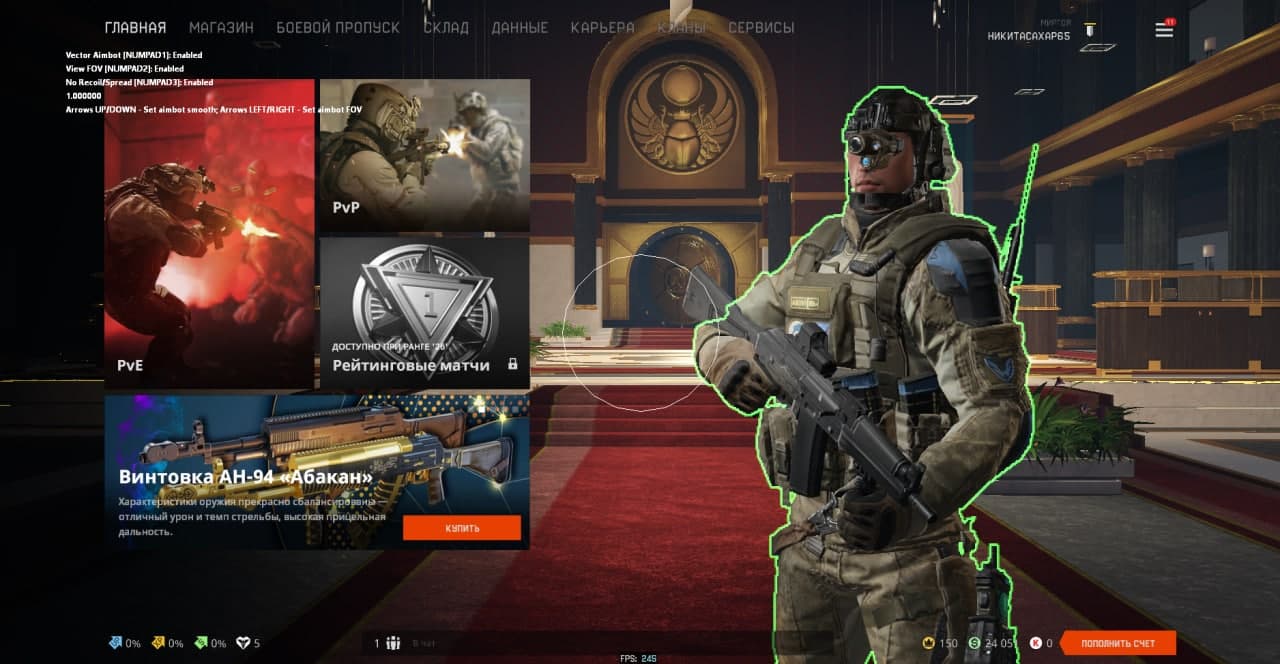
Task: Switch to the СЕРВИСЫ tab
Action: pos(761,28)
